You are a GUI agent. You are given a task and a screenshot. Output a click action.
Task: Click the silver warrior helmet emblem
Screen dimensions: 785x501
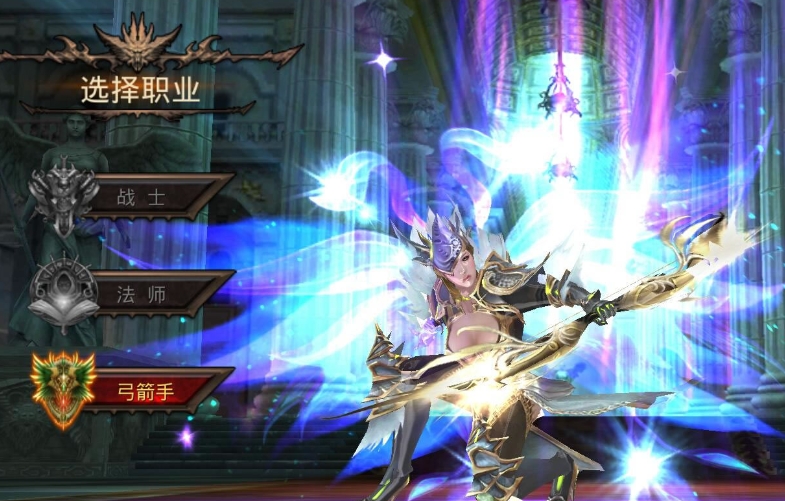pos(62,195)
